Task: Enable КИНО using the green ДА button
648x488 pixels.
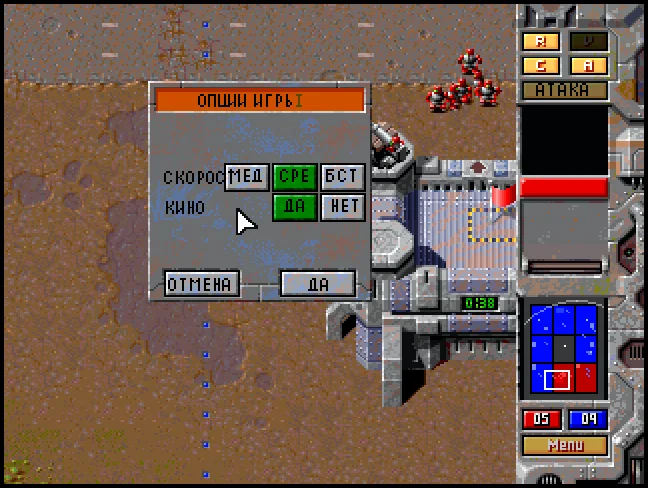Action: pos(295,207)
